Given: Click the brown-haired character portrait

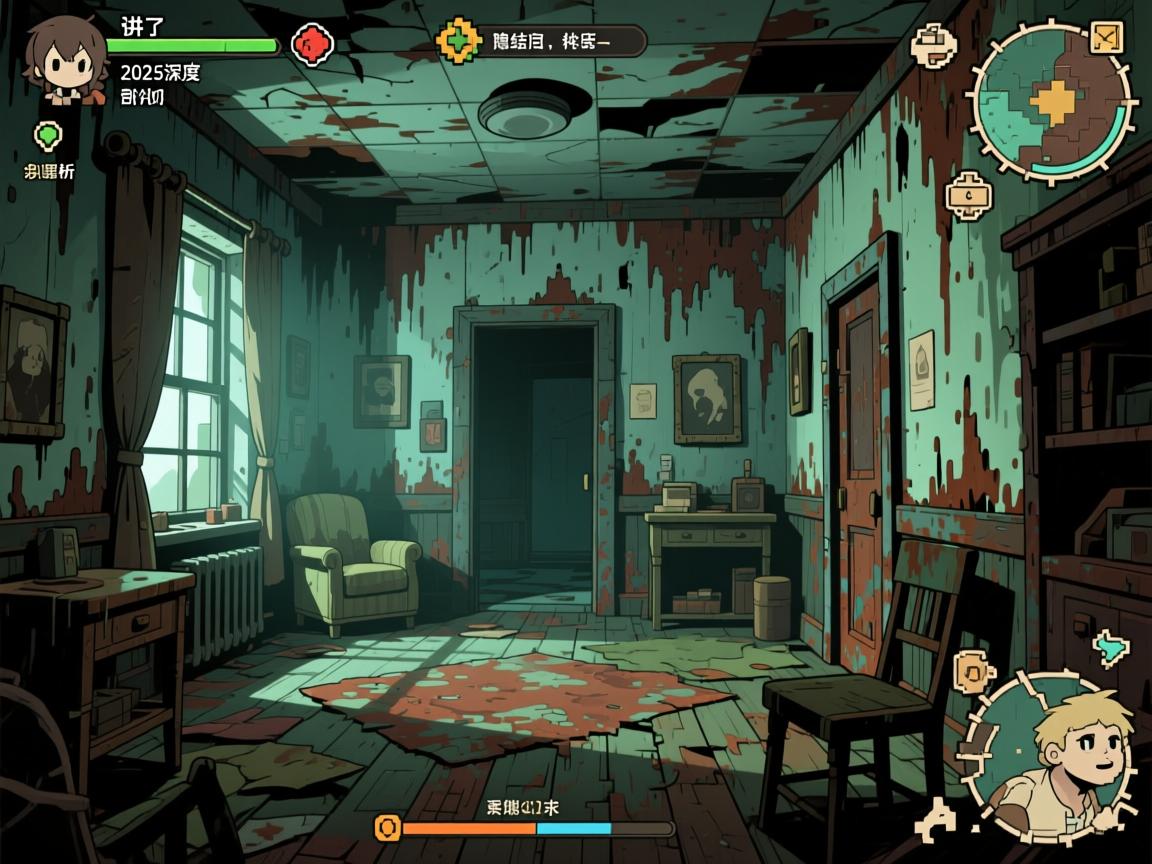Looking at the screenshot, I should [65, 60].
